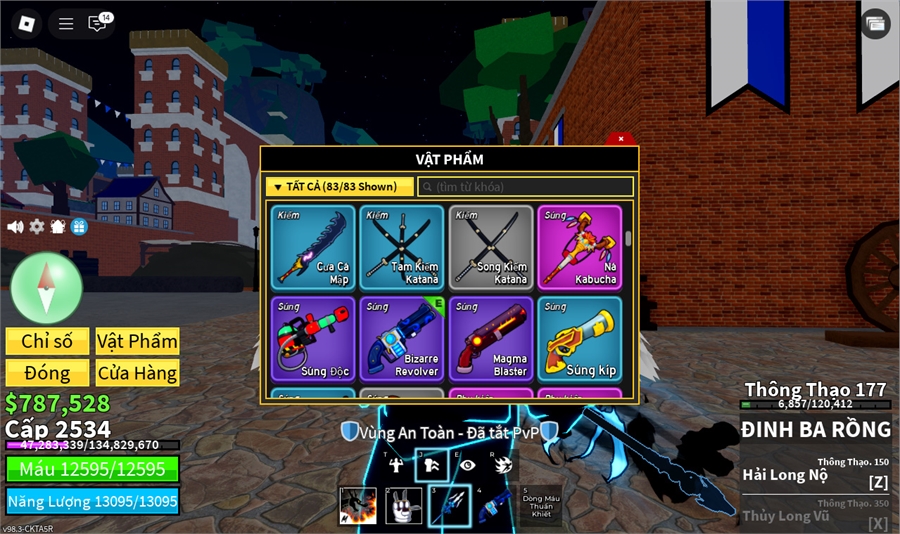The image size is (900, 534).
Task: Toggle the sound speaker icon
Action: pyautogui.click(x=15, y=227)
